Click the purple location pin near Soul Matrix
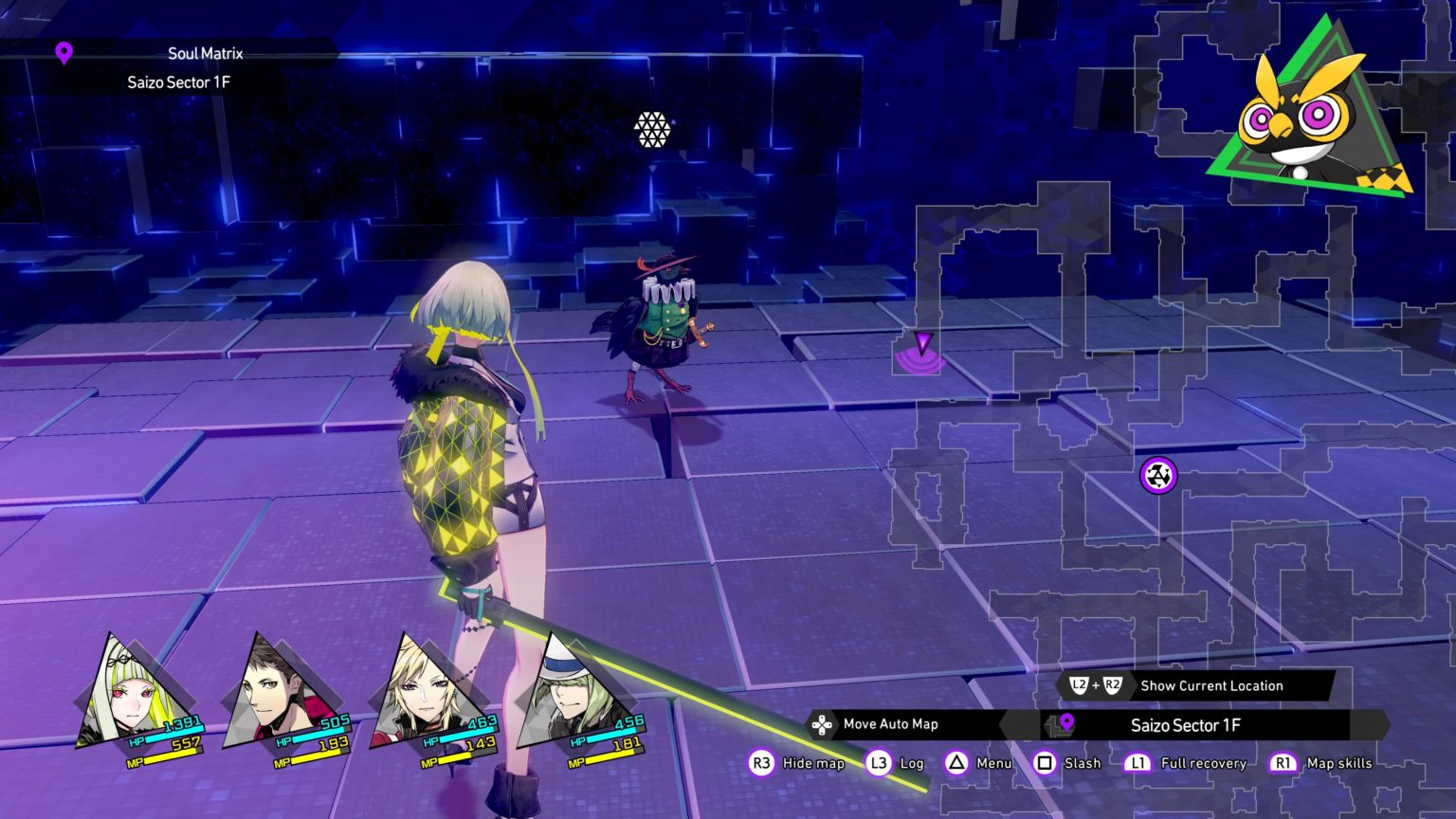The image size is (1456, 819). [63, 54]
